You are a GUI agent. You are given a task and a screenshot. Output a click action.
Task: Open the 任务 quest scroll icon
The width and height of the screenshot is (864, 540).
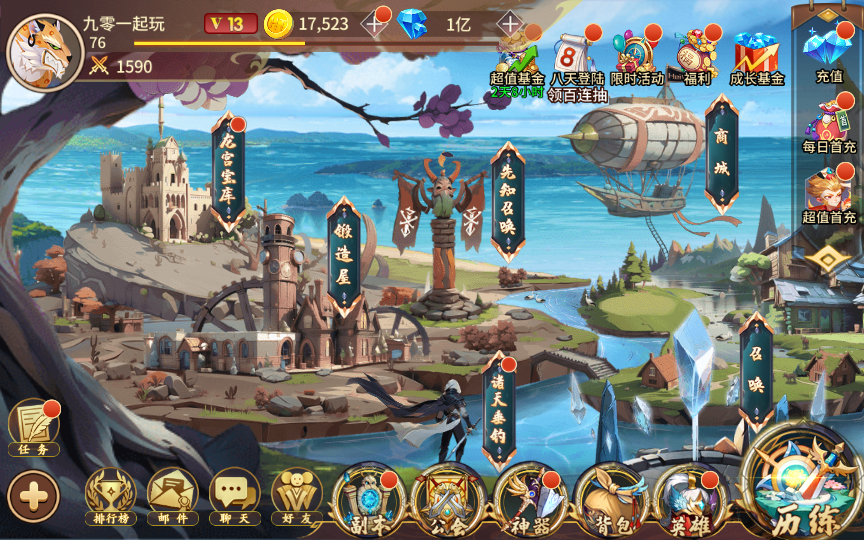coord(33,430)
